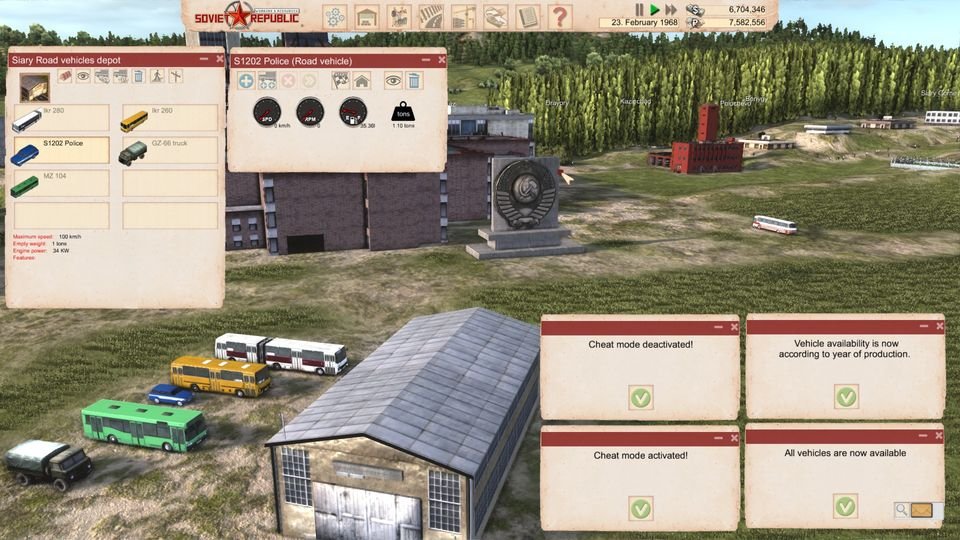Image resolution: width=960 pixels, height=540 pixels.
Task: Open the help question mark menu
Action: [560, 16]
